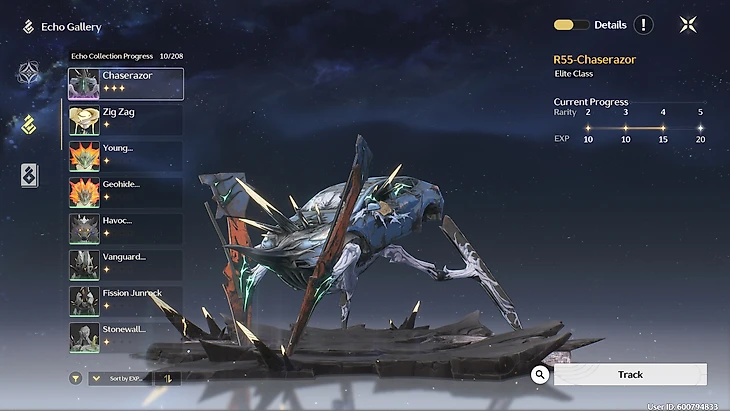Open the Young... echo entry
Screen dimensions: 730x411
pos(125,156)
